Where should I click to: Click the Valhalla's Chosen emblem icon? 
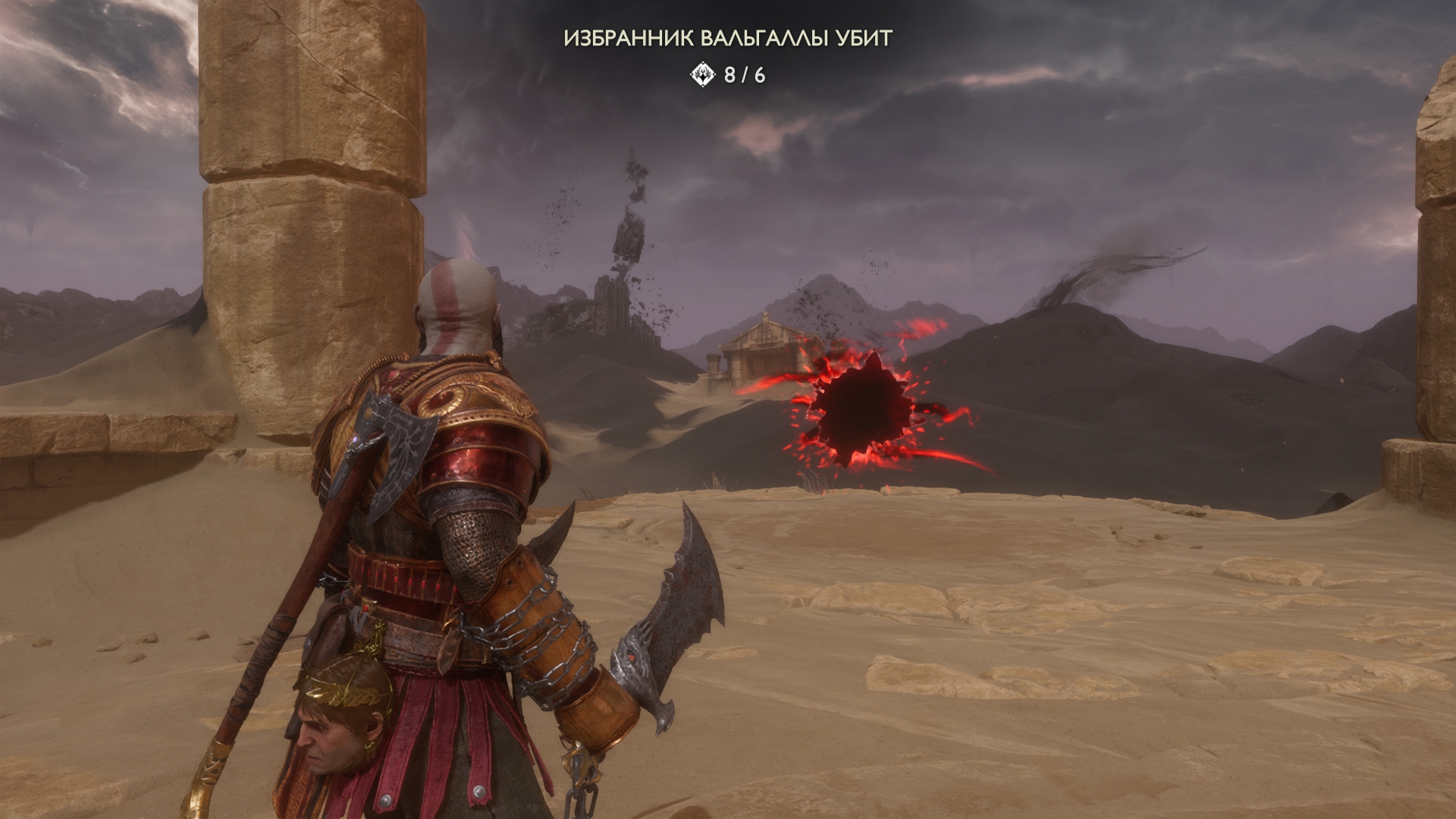click(x=703, y=74)
